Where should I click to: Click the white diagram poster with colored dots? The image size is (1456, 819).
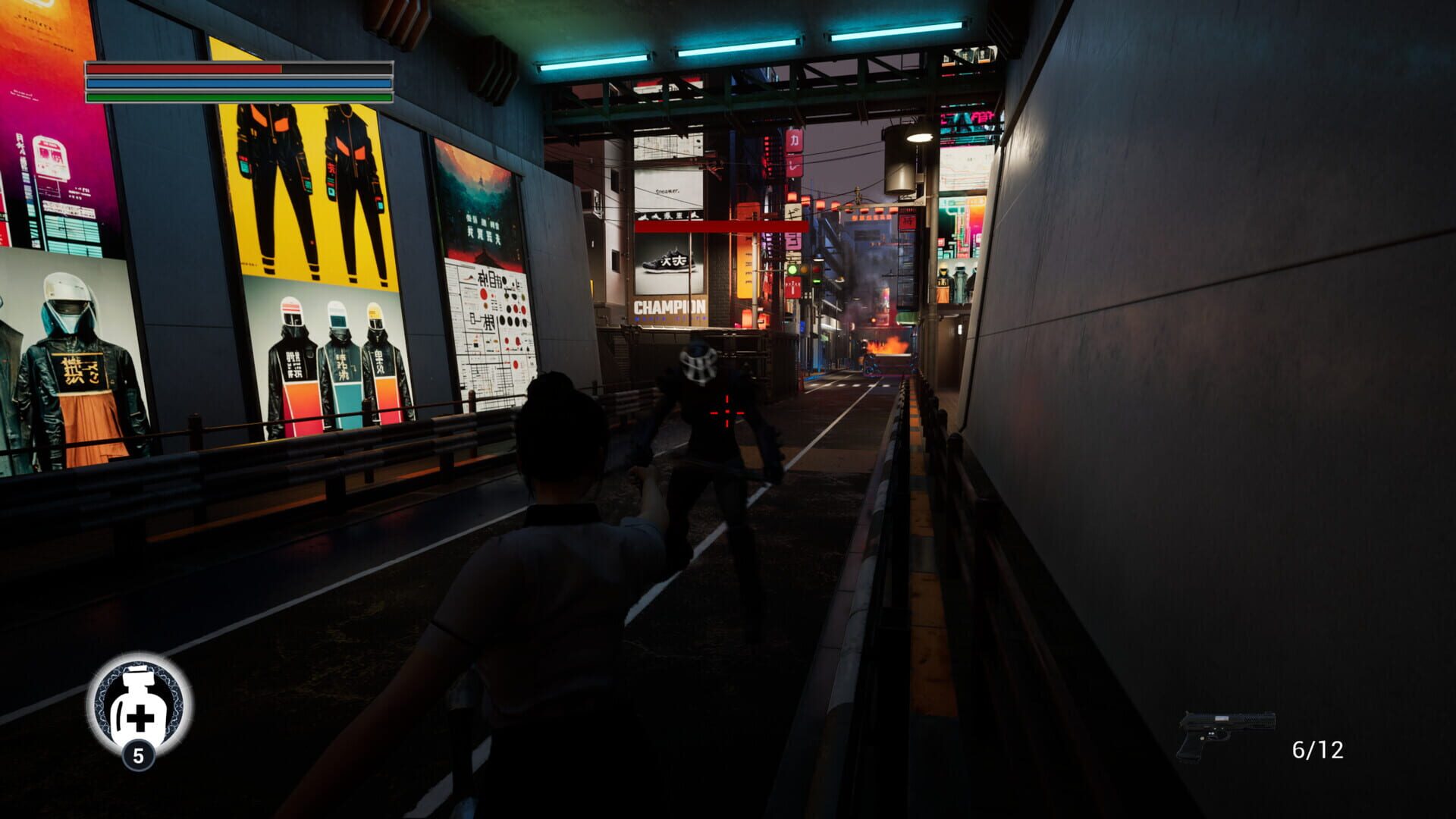(490, 318)
